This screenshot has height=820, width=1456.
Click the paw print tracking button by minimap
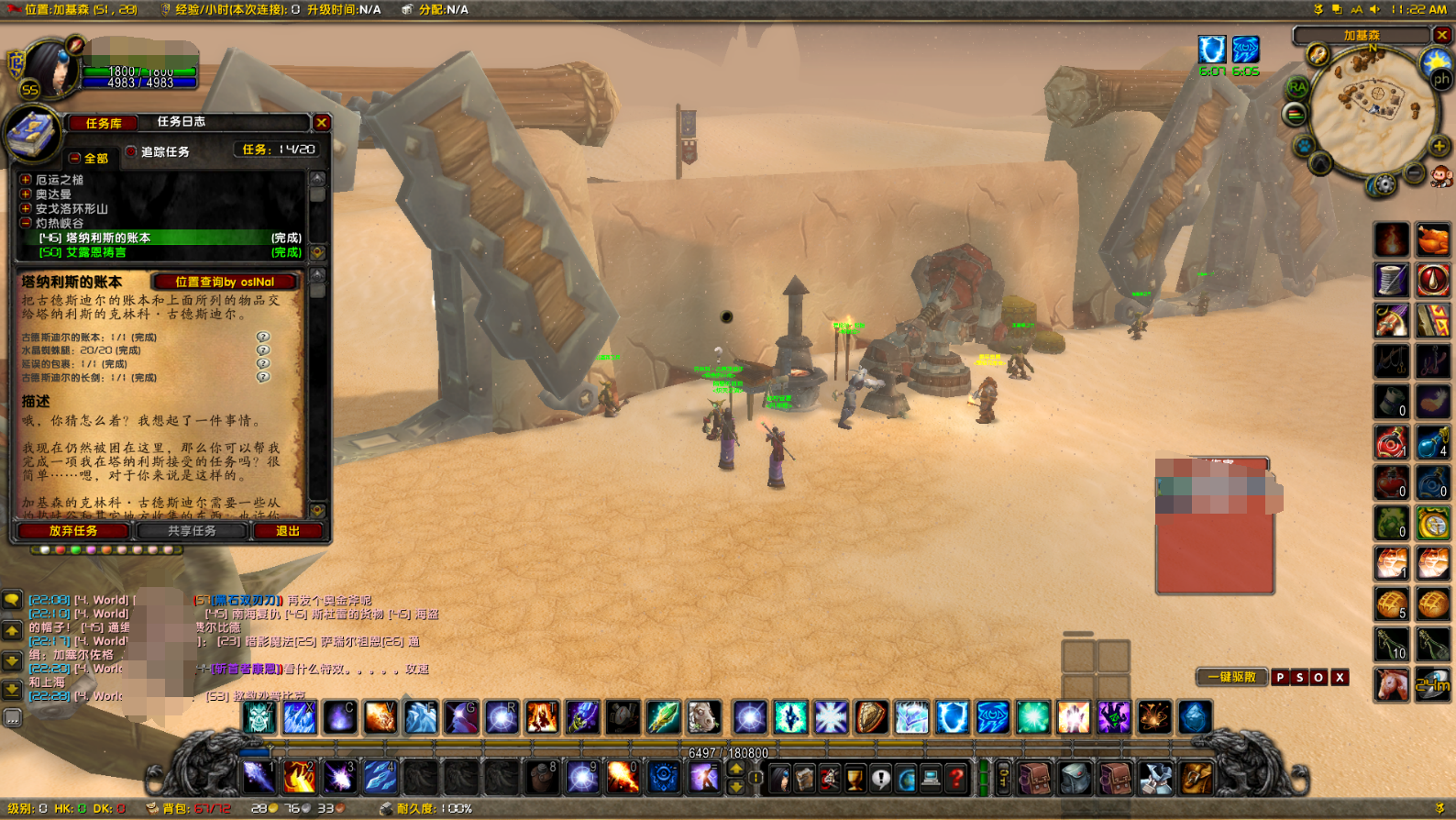1304,145
